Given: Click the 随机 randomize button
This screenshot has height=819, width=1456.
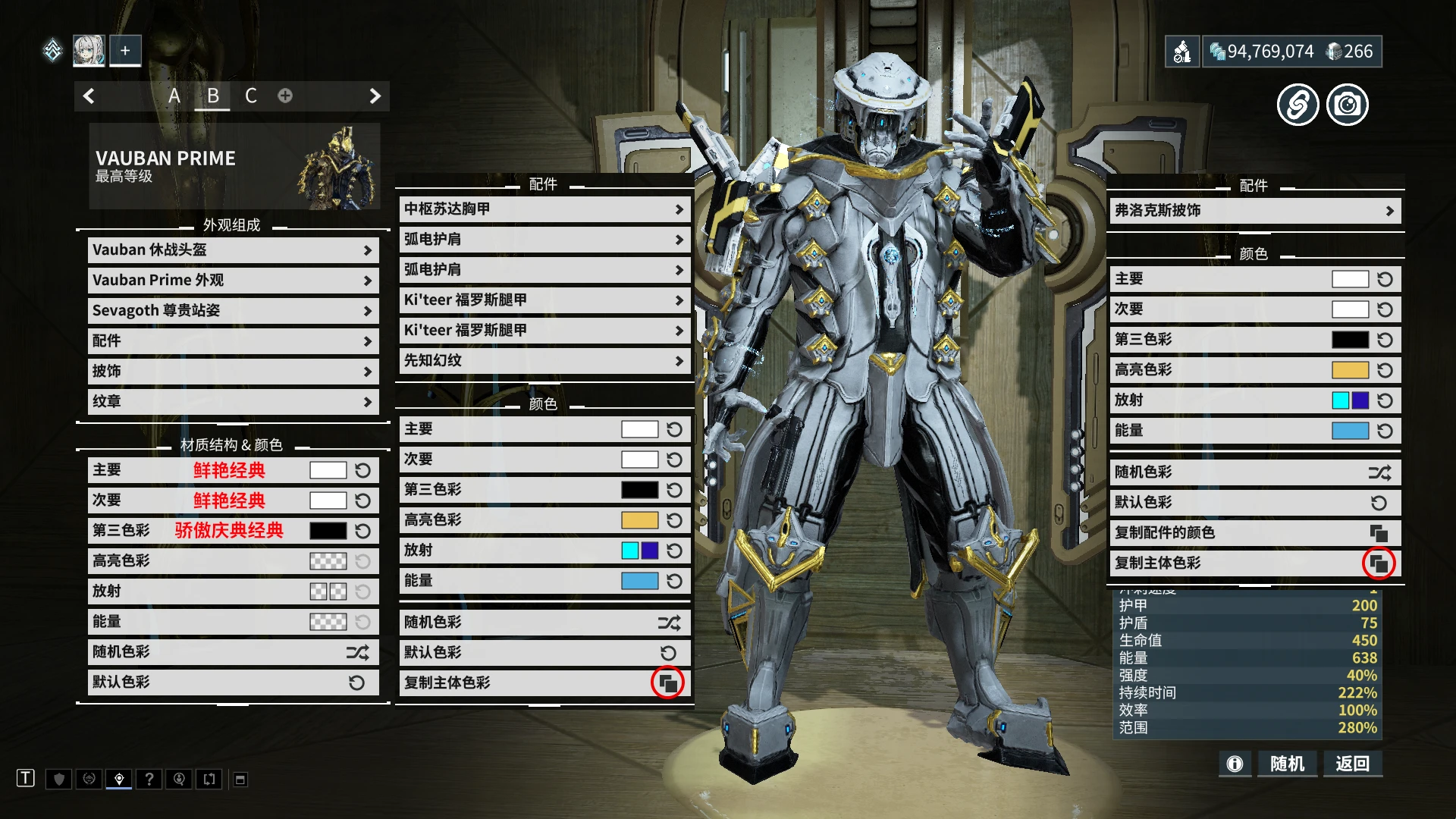Looking at the screenshot, I should point(1287,764).
